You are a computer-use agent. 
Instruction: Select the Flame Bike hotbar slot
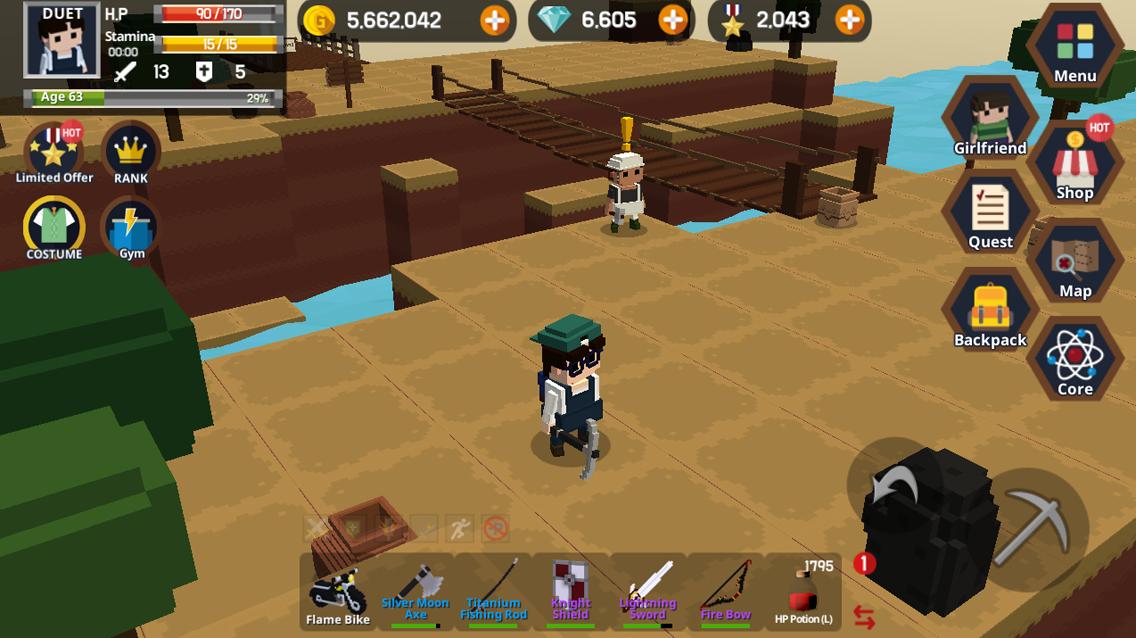(337, 592)
